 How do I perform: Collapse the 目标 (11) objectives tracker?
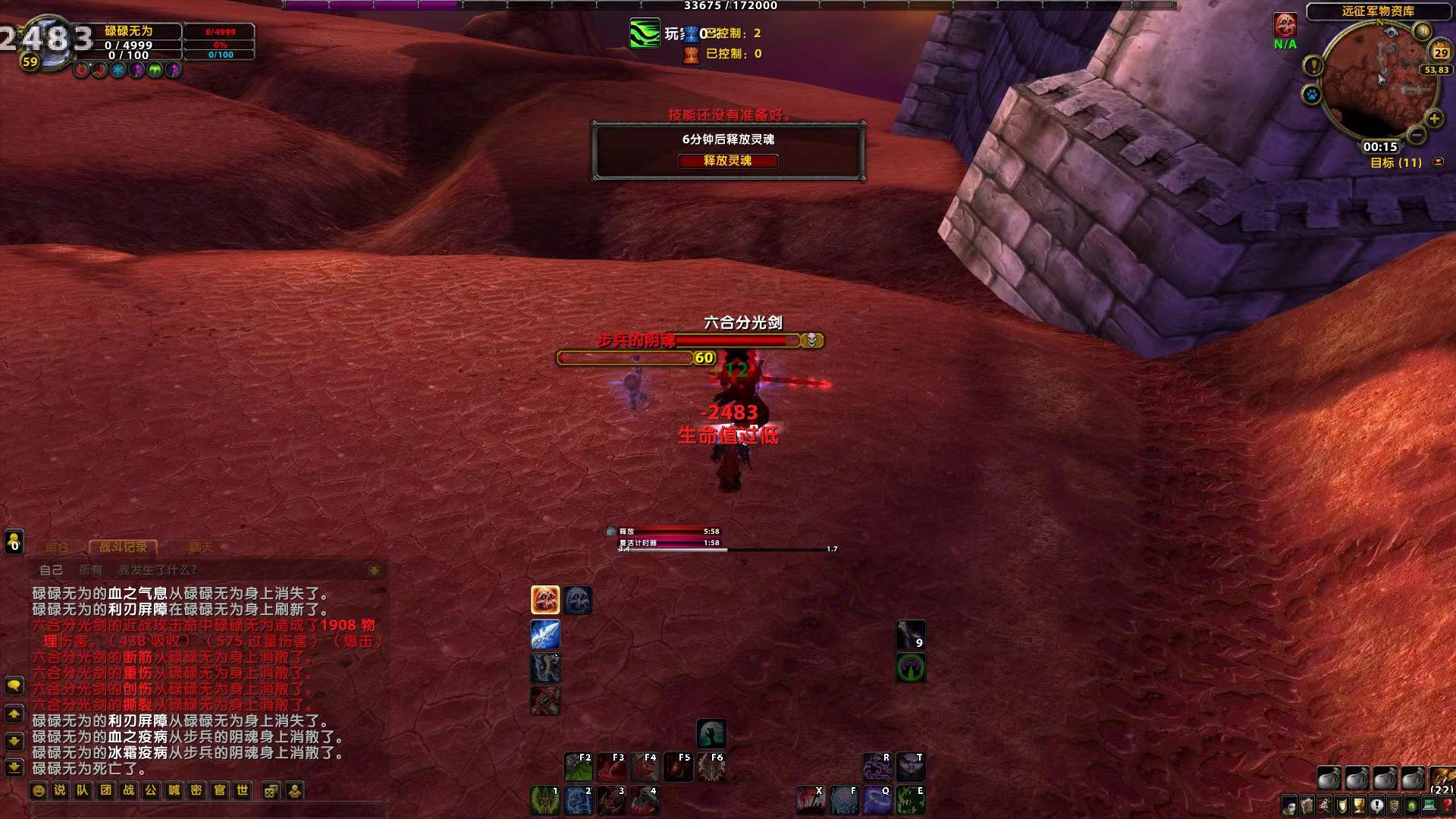1439,162
